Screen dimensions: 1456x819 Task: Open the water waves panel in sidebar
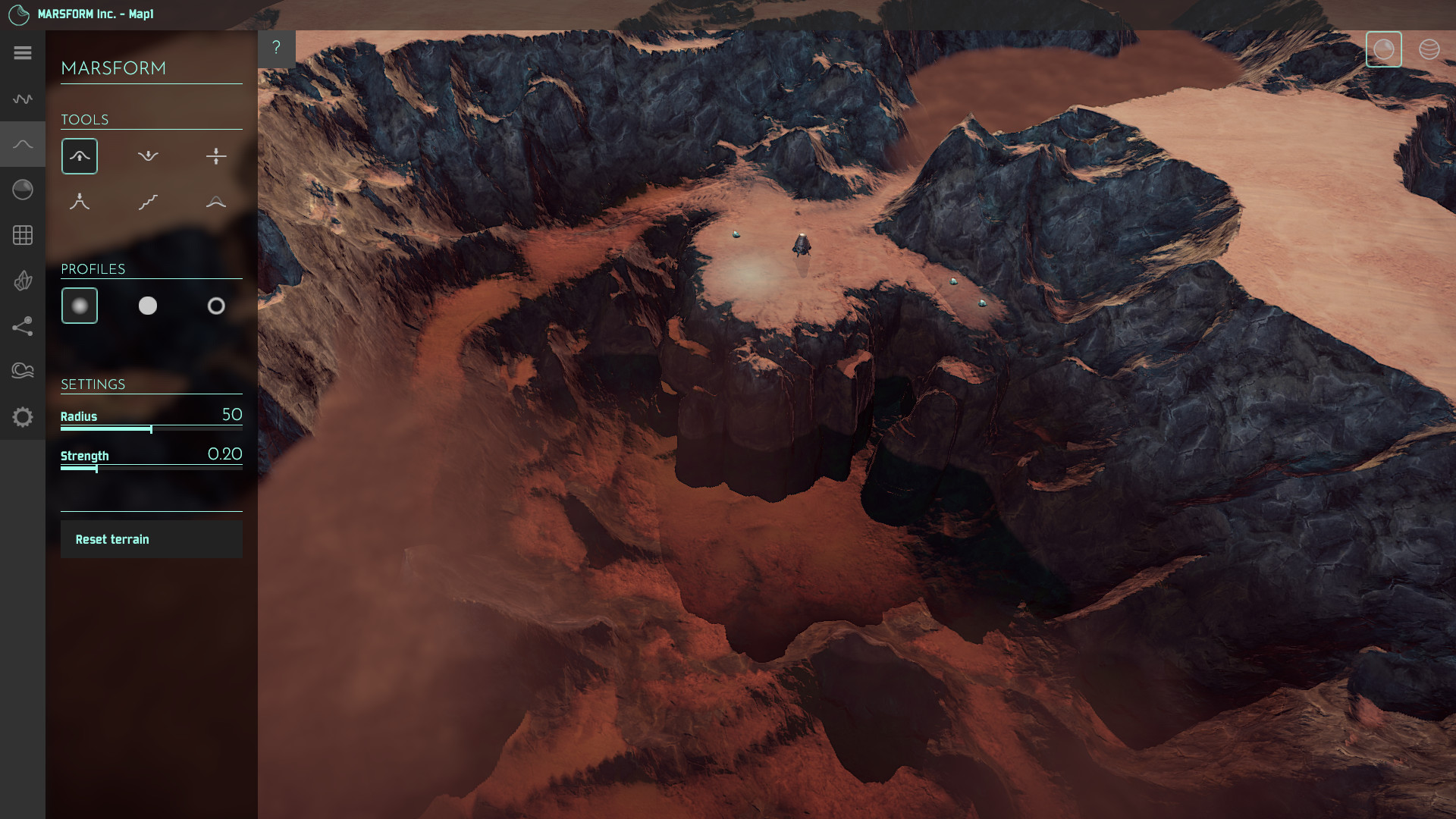23,371
